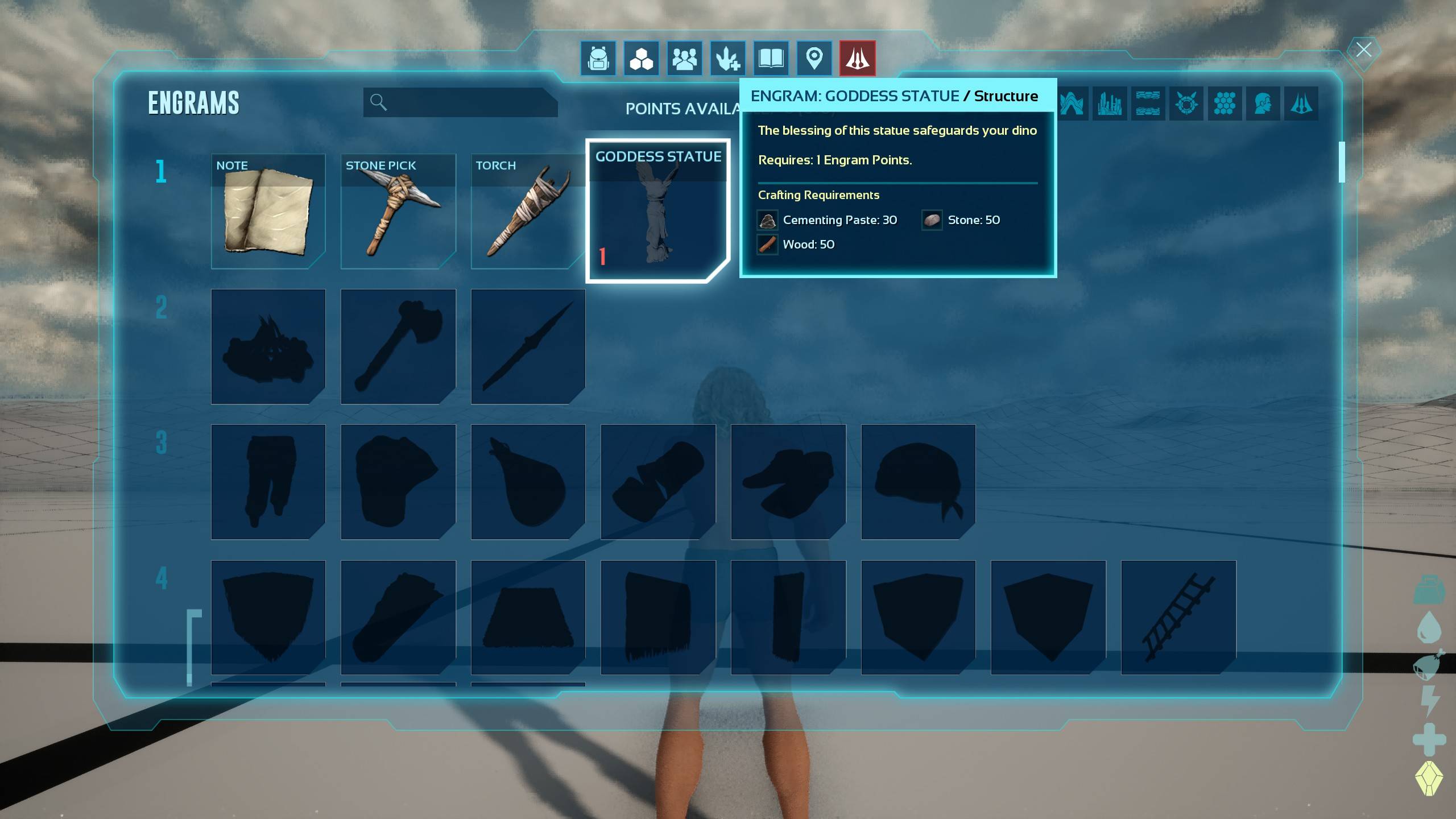Image resolution: width=1456 pixels, height=819 pixels.
Task: Select the Note engram
Action: (x=268, y=211)
